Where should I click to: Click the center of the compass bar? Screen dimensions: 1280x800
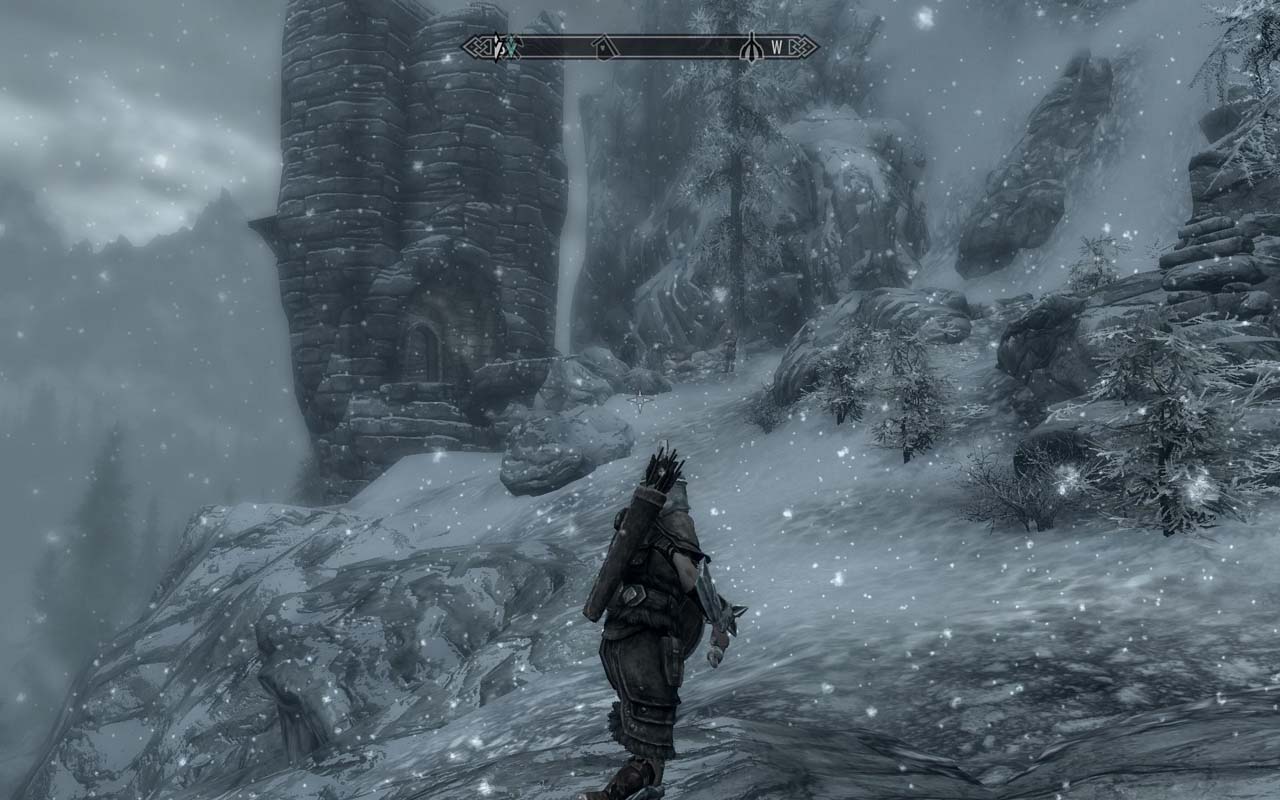(640, 46)
